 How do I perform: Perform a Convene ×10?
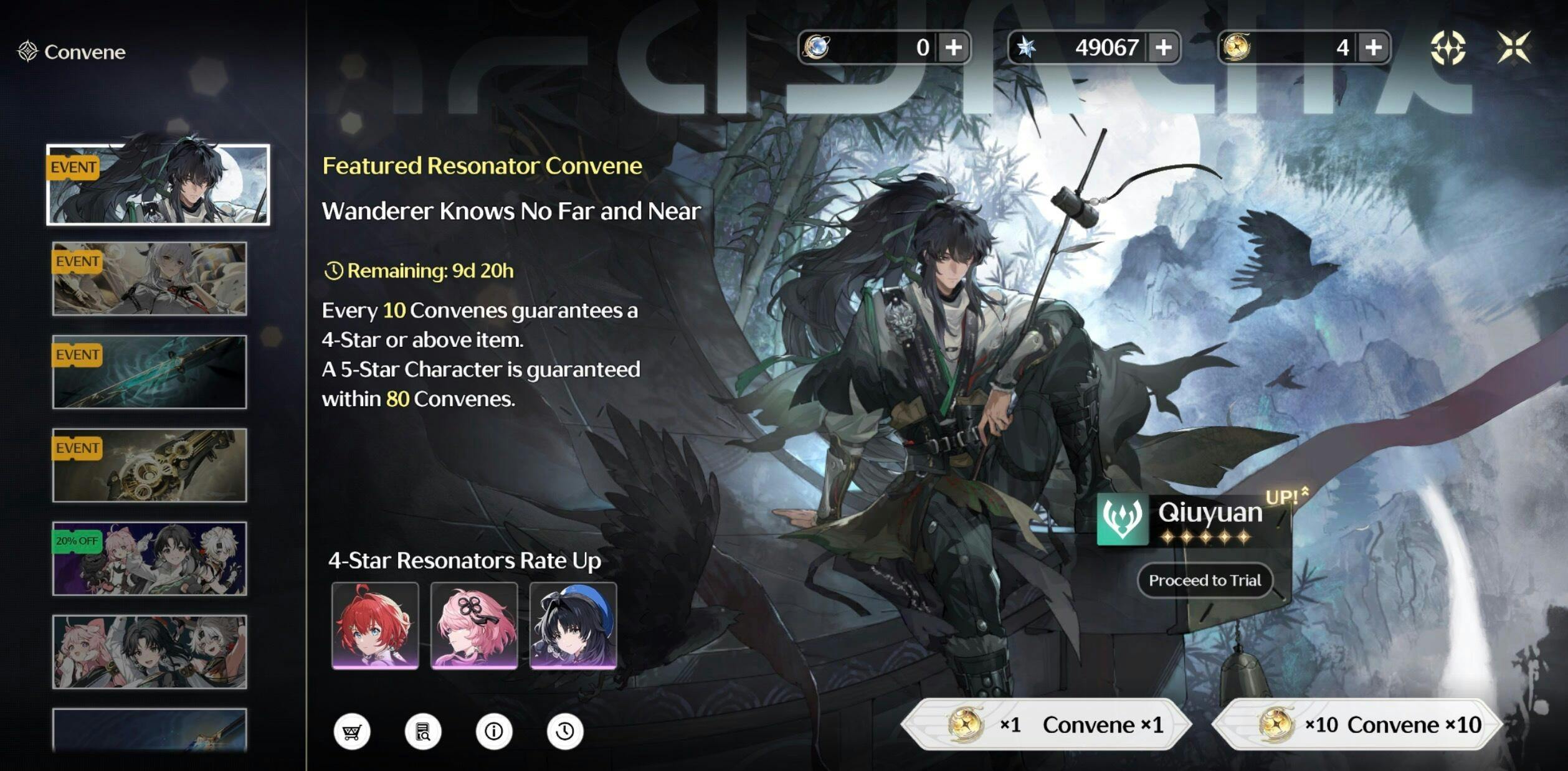pos(1357,724)
